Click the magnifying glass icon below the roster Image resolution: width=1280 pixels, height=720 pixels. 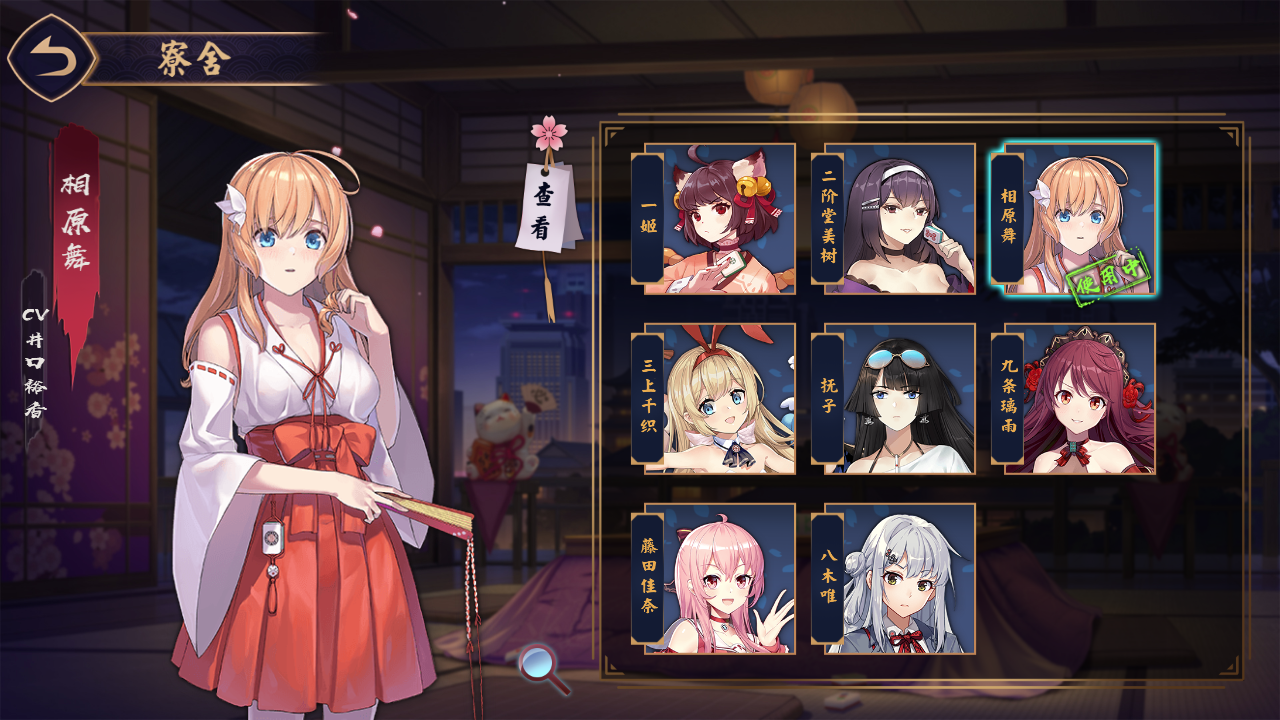(538, 663)
